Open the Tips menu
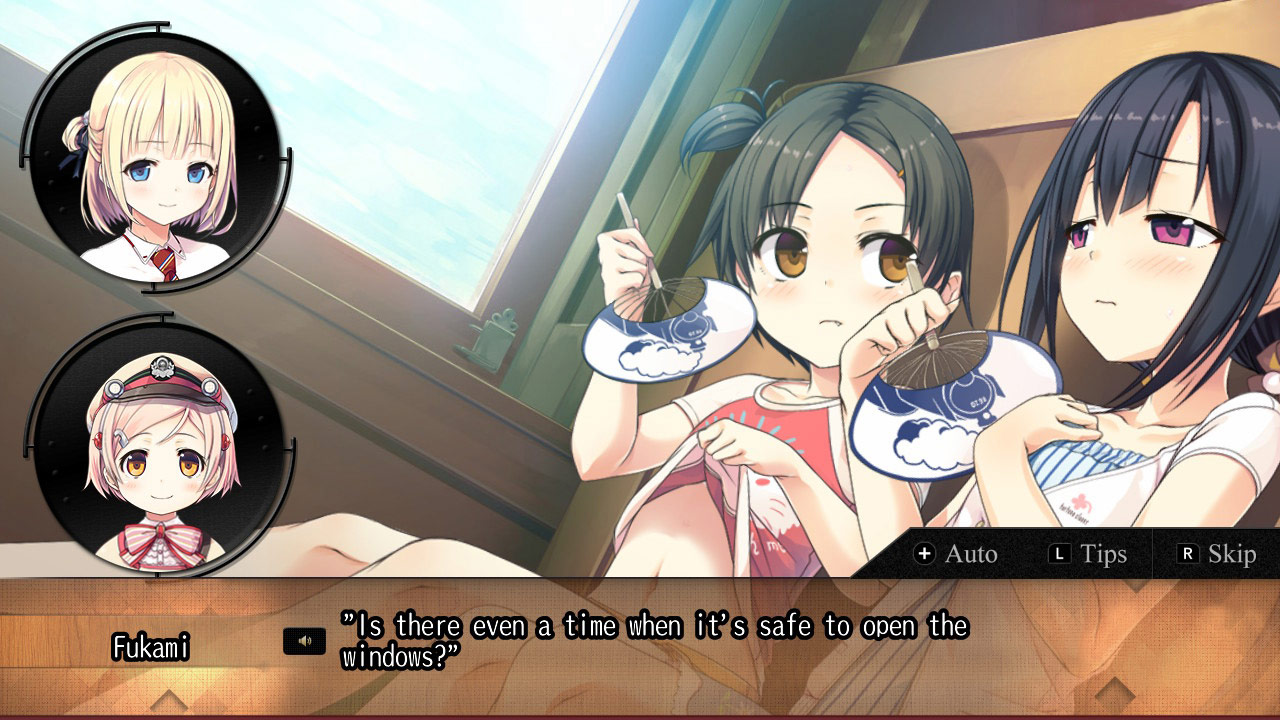This screenshot has width=1280, height=720. click(x=1100, y=553)
